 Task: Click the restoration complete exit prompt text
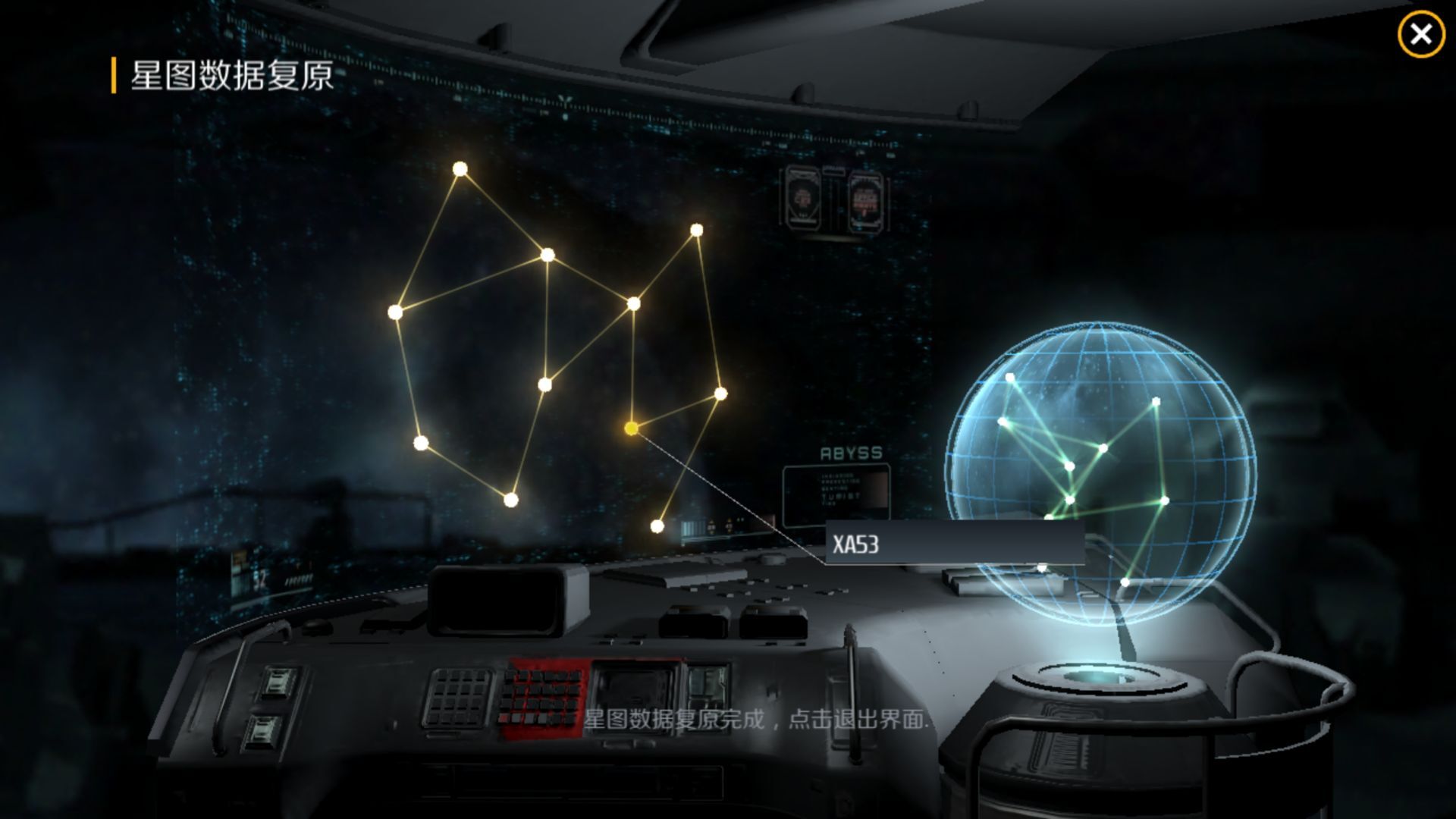click(755, 719)
